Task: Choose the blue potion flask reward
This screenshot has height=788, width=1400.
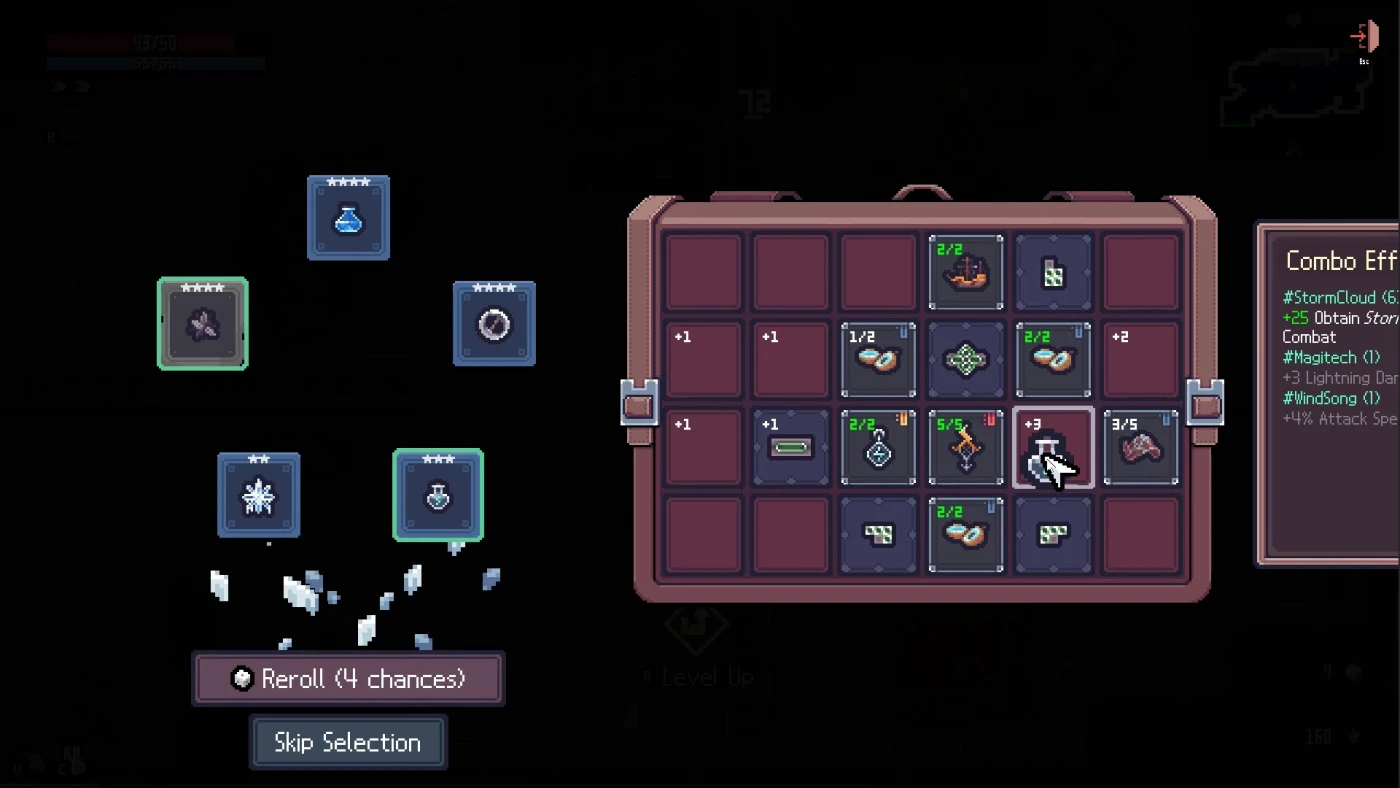Action: (x=348, y=218)
